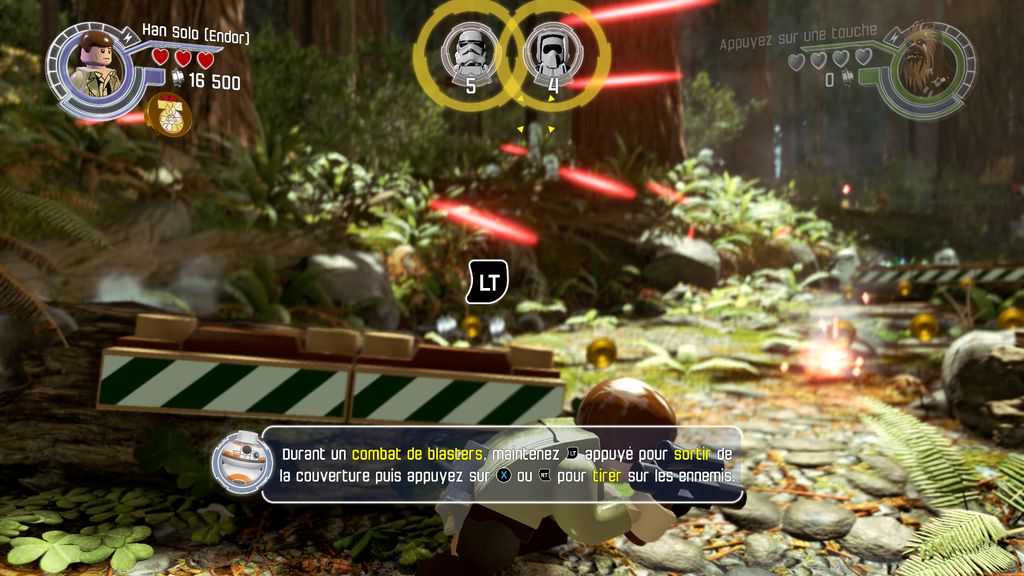Click the Han Solo character portrait

[97, 66]
